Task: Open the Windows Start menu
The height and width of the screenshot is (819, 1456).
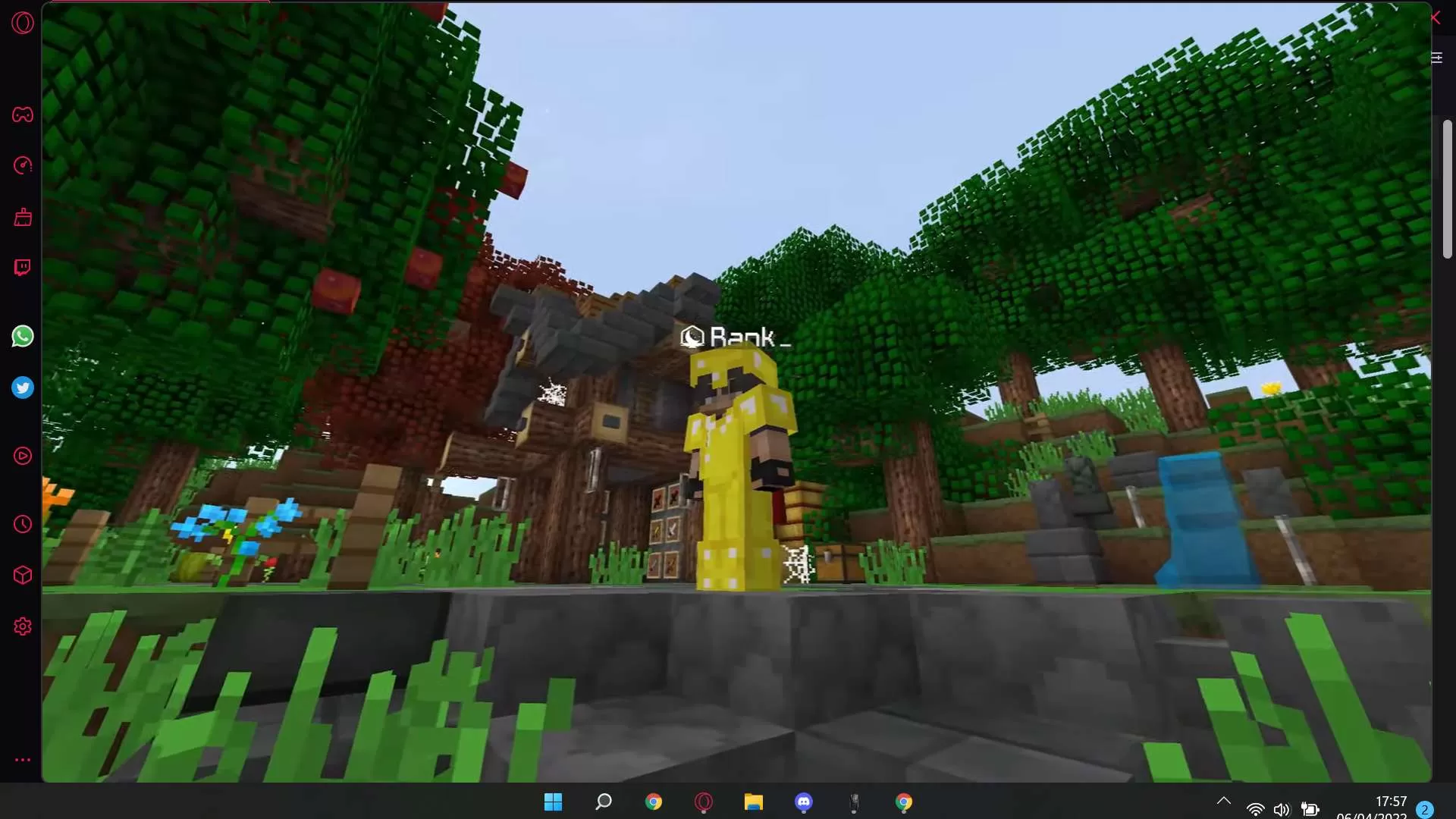Action: (x=554, y=802)
